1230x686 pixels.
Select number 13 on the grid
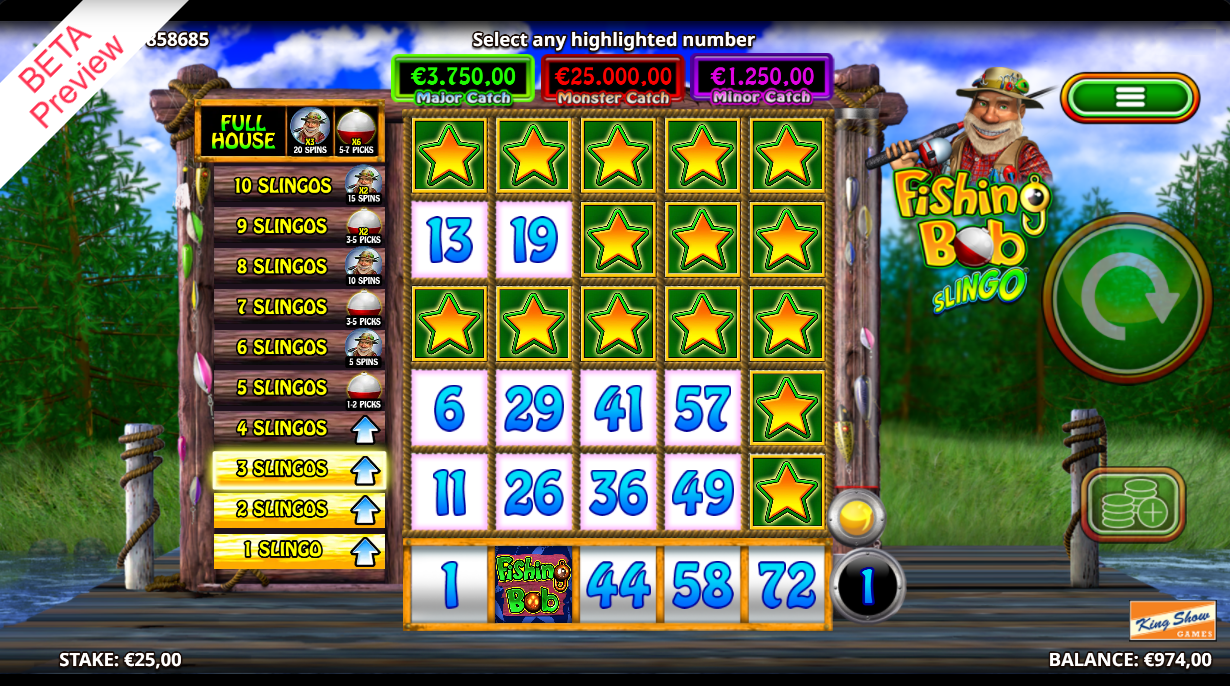449,240
